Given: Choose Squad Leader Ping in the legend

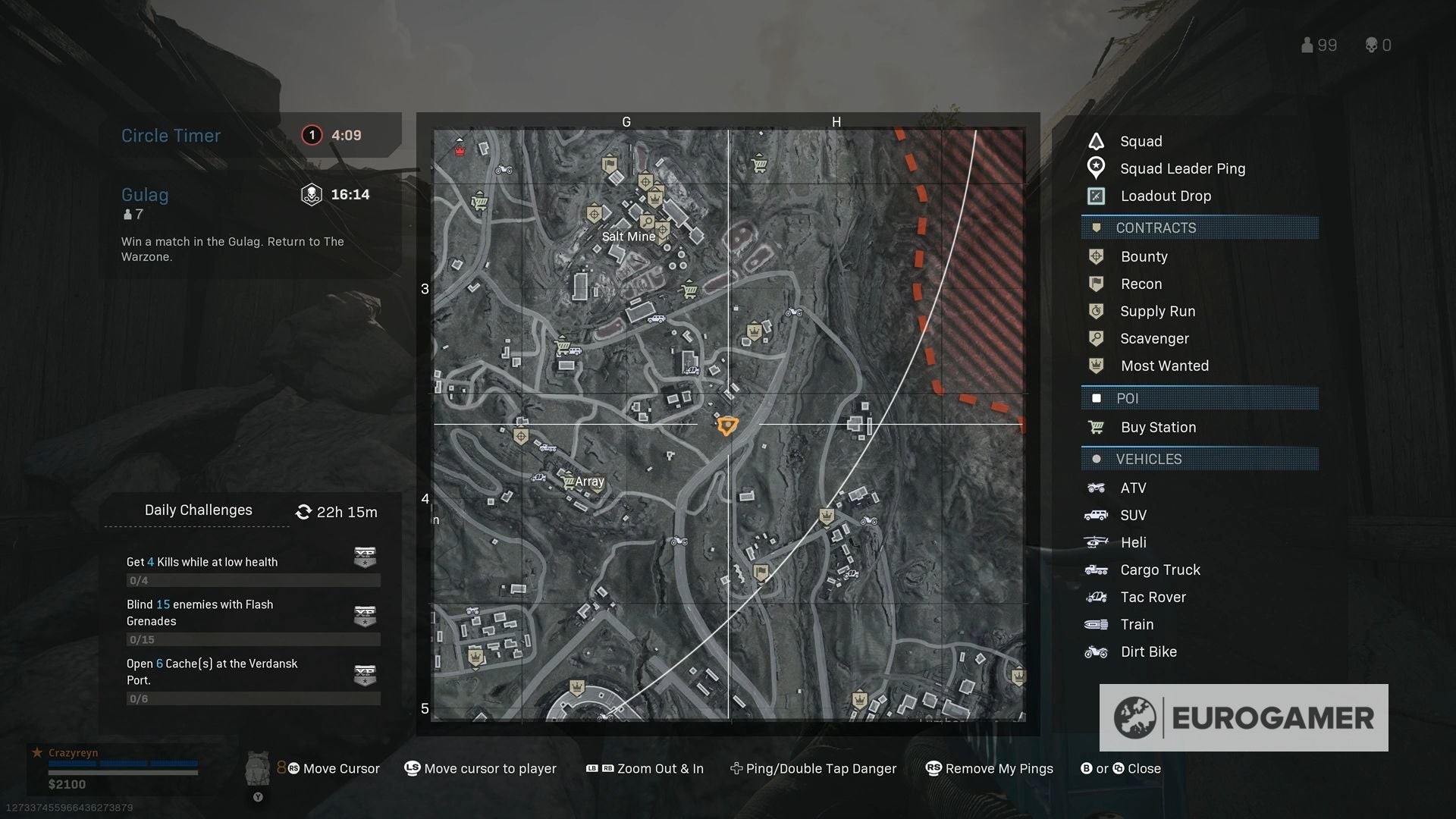Looking at the screenshot, I should pos(1181,169).
